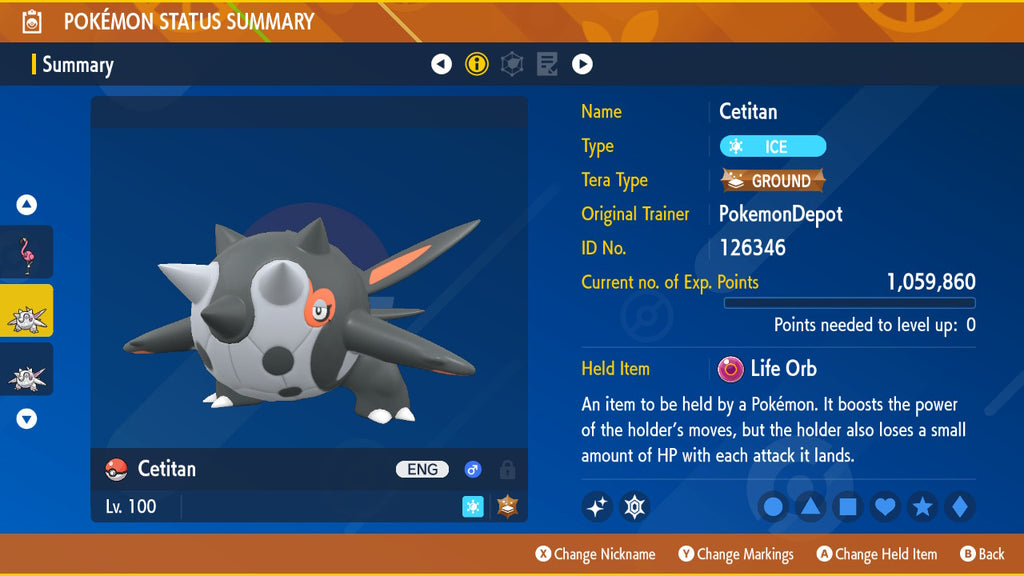Toggle the square marking
This screenshot has width=1024, height=576.
coord(847,507)
